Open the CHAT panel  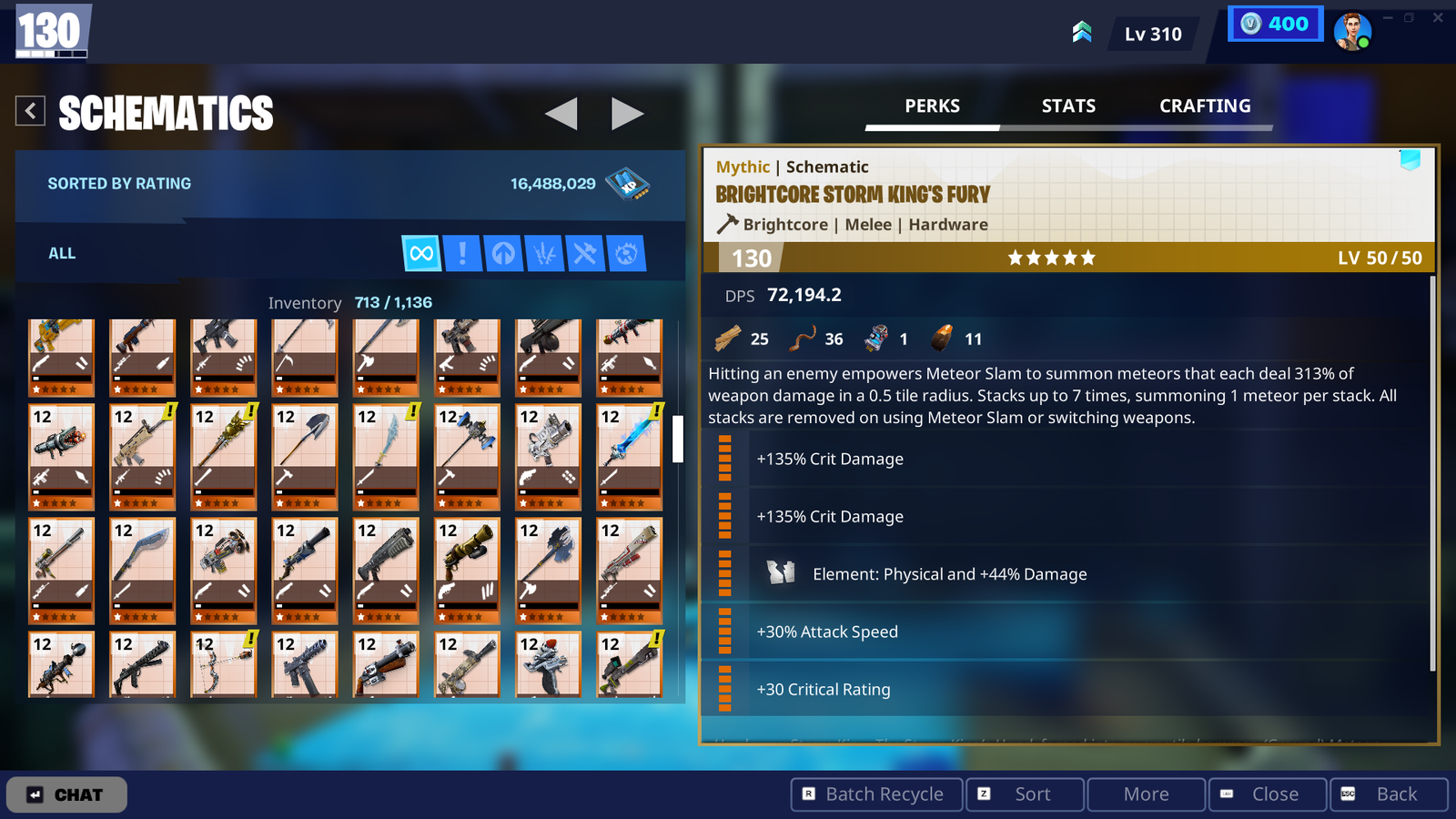pyautogui.click(x=66, y=794)
